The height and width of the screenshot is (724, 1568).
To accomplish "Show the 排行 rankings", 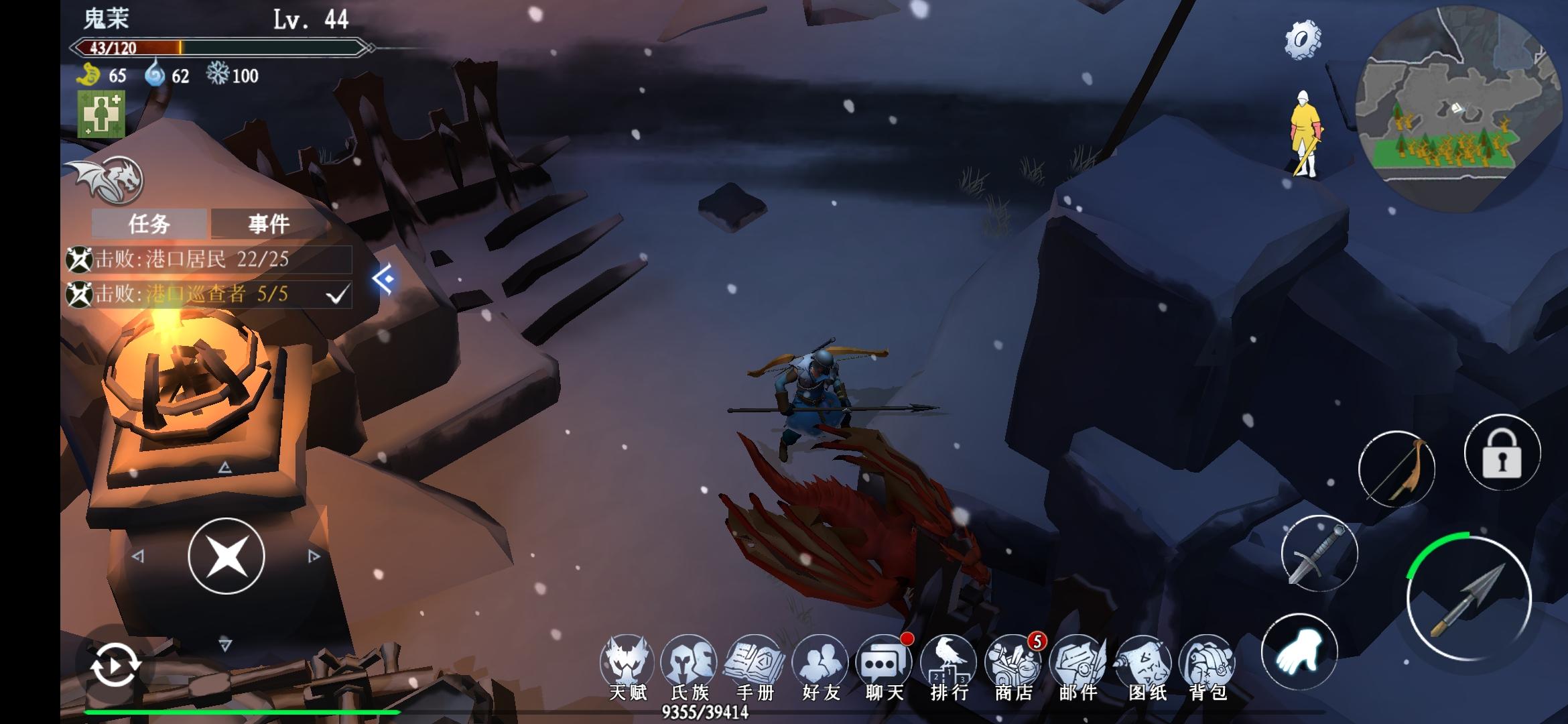I will click(949, 665).
